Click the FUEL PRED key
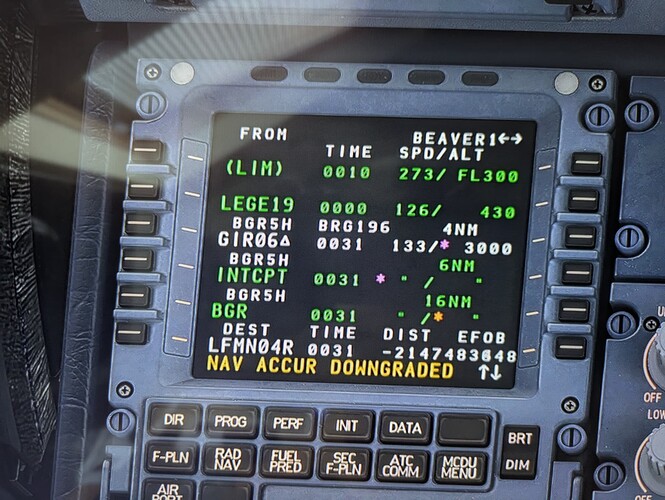Viewport: 665px width, 500px height. [x=286, y=461]
